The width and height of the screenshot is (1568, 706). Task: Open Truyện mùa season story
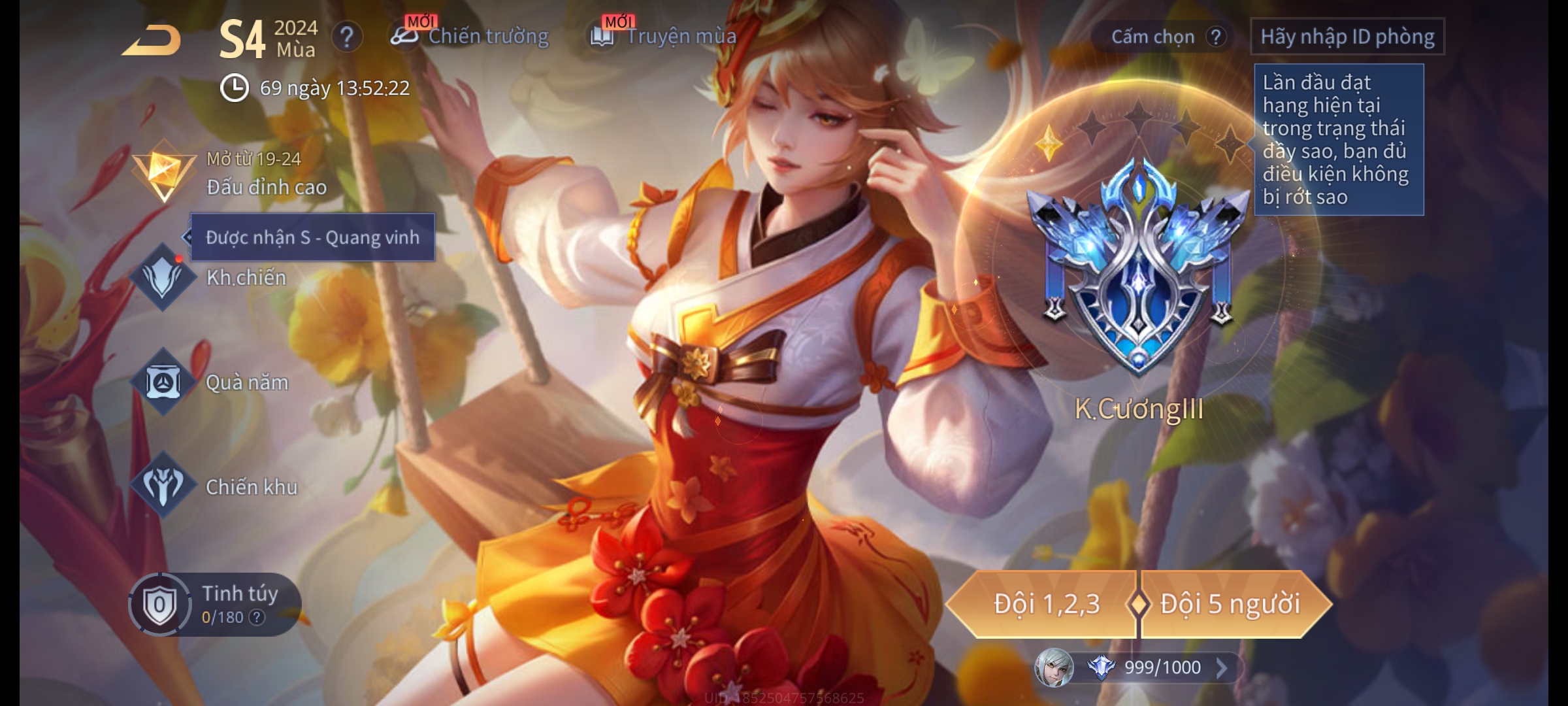click(x=664, y=37)
